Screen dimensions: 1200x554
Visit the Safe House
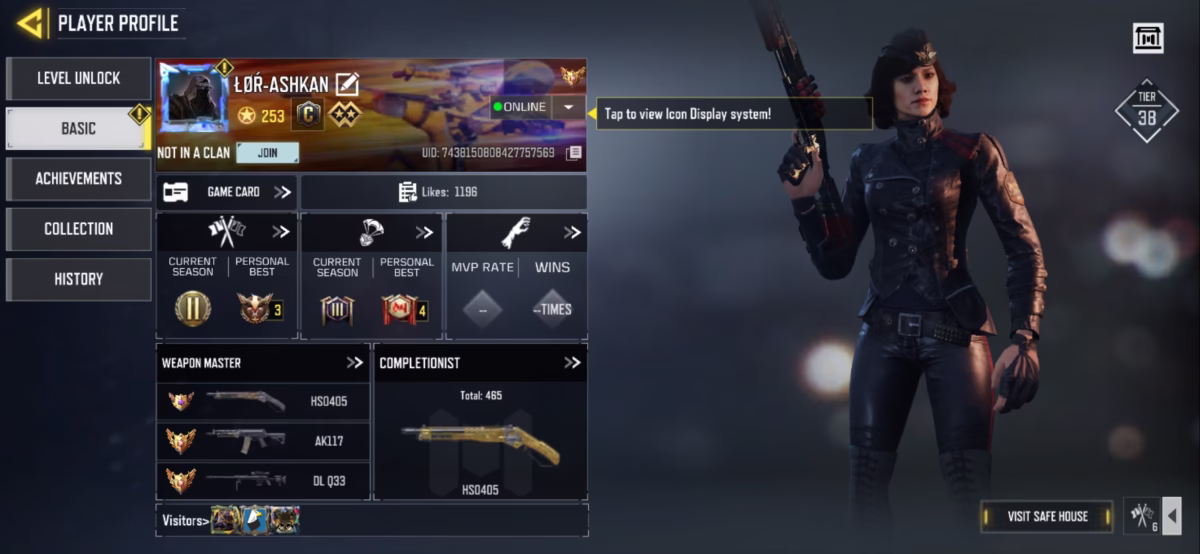pos(1047,516)
